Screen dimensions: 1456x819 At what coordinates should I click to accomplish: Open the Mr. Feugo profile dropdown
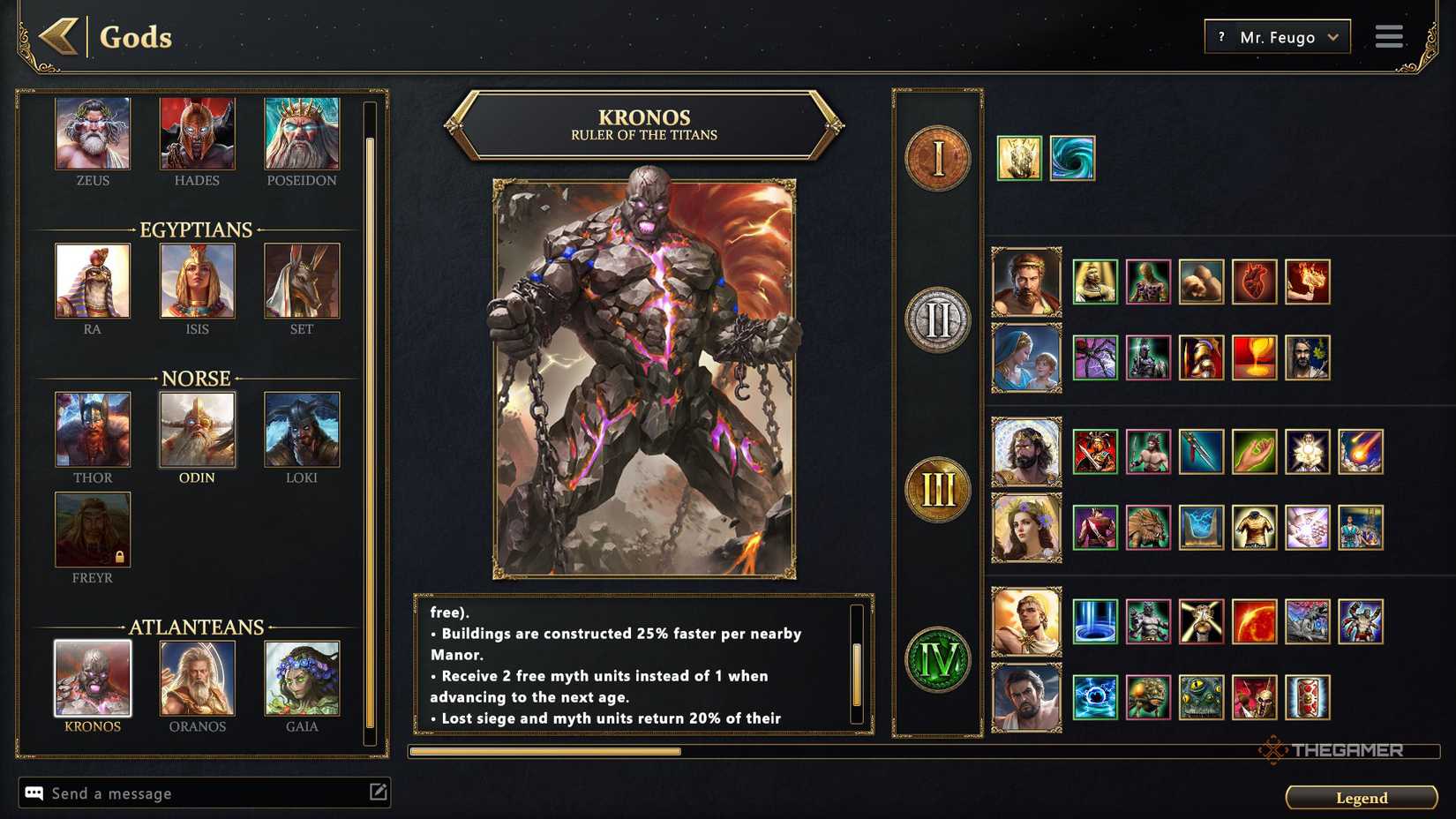(1276, 36)
